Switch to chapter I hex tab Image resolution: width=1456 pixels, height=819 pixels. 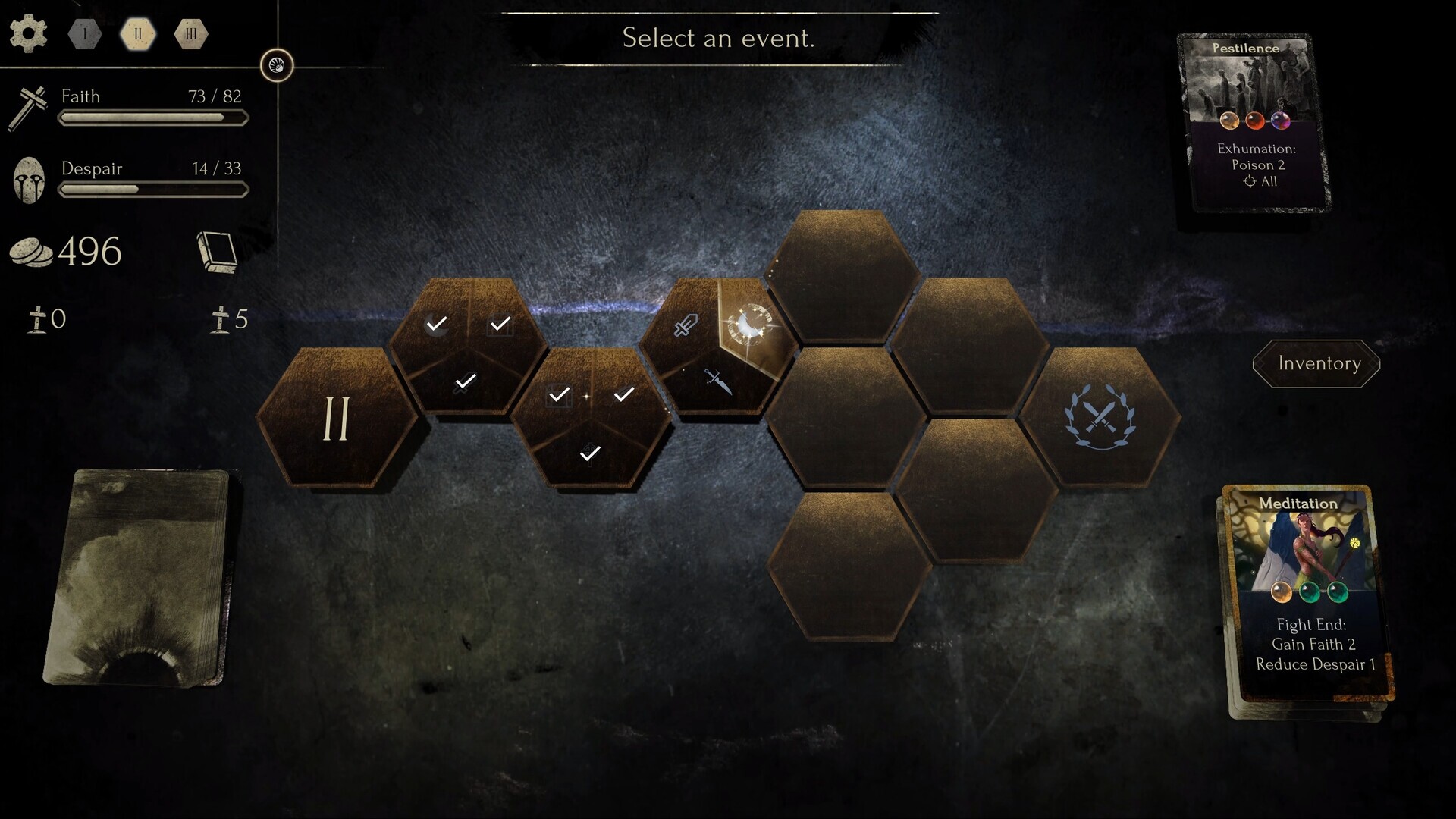pyautogui.click(x=83, y=33)
